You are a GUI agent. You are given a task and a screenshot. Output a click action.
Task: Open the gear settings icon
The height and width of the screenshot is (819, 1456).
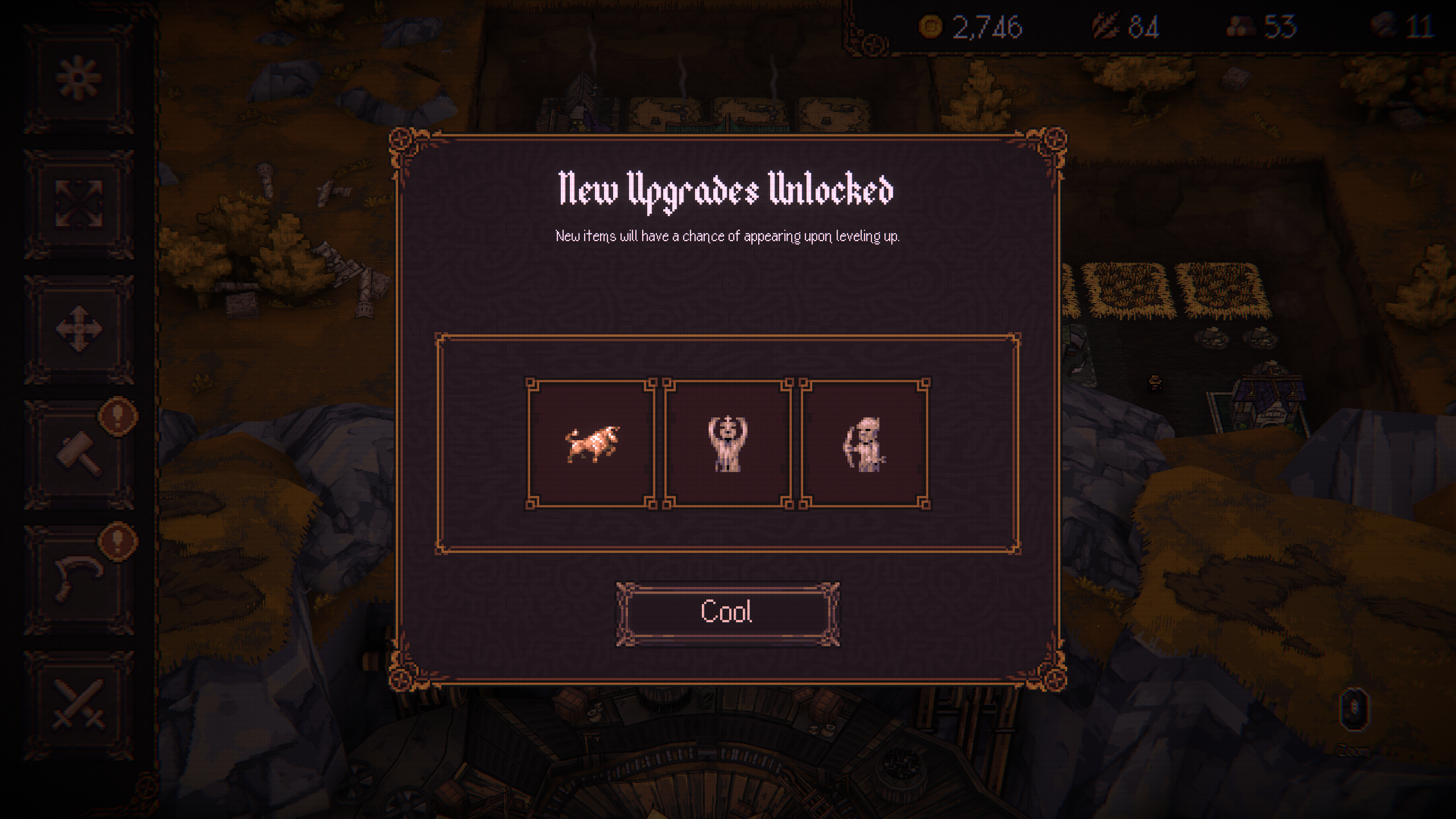click(x=79, y=77)
